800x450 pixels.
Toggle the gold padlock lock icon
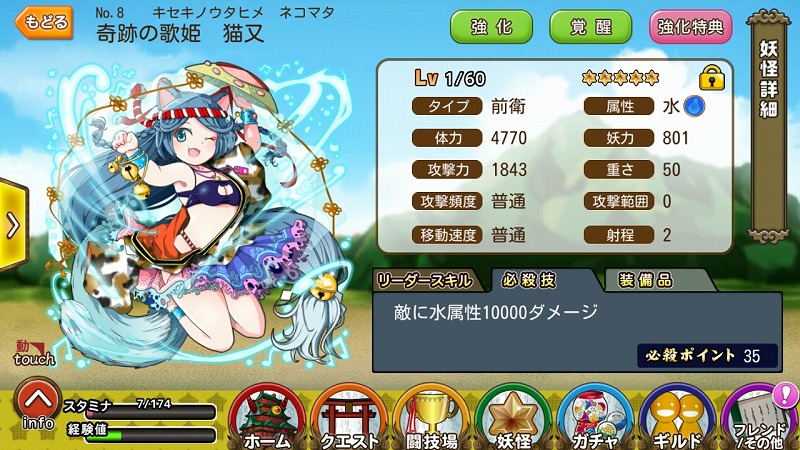click(x=711, y=77)
